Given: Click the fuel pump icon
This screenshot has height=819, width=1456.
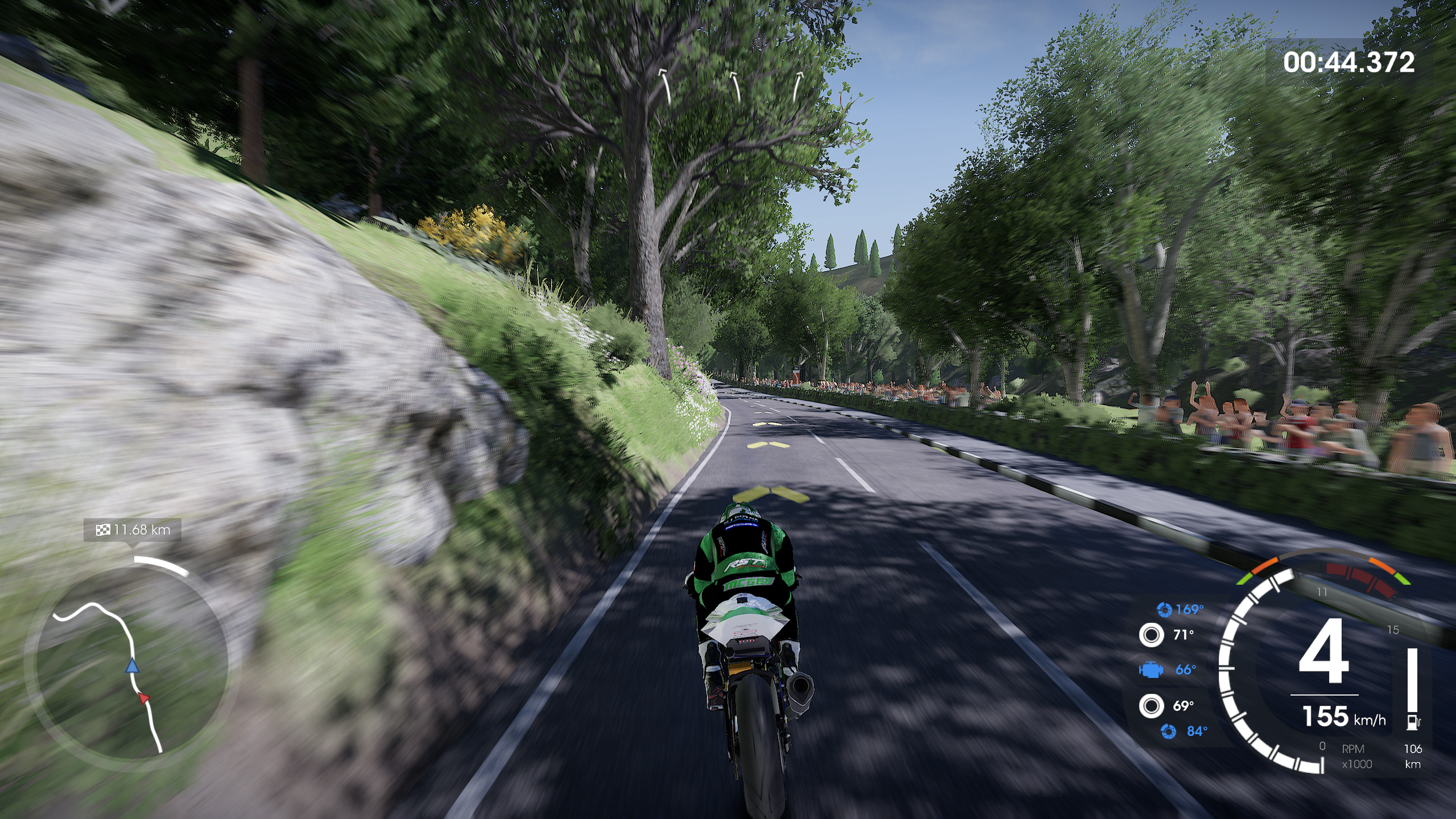Looking at the screenshot, I should (x=1412, y=722).
